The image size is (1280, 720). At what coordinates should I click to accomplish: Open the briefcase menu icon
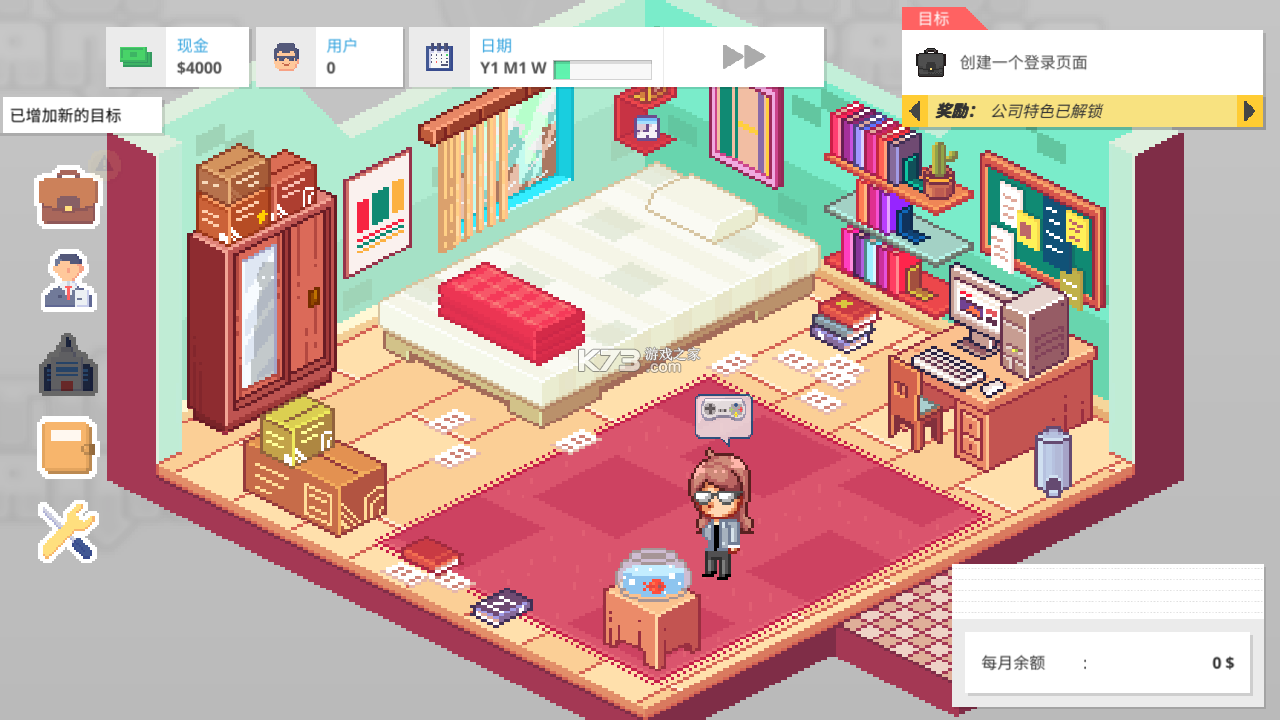coord(68,198)
